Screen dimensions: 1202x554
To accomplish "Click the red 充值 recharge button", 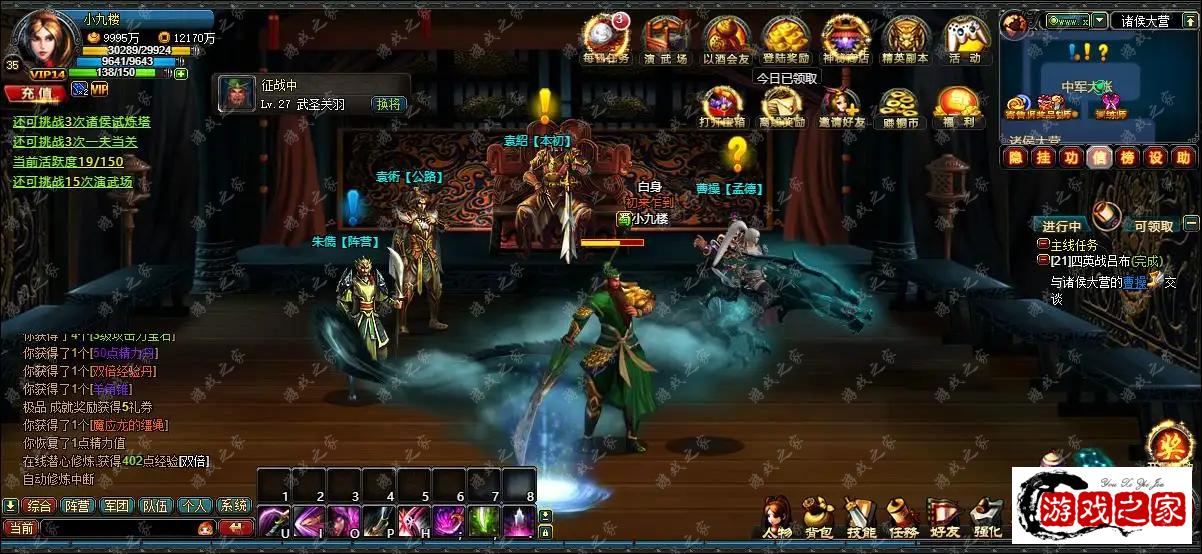I will pyautogui.click(x=34, y=92).
